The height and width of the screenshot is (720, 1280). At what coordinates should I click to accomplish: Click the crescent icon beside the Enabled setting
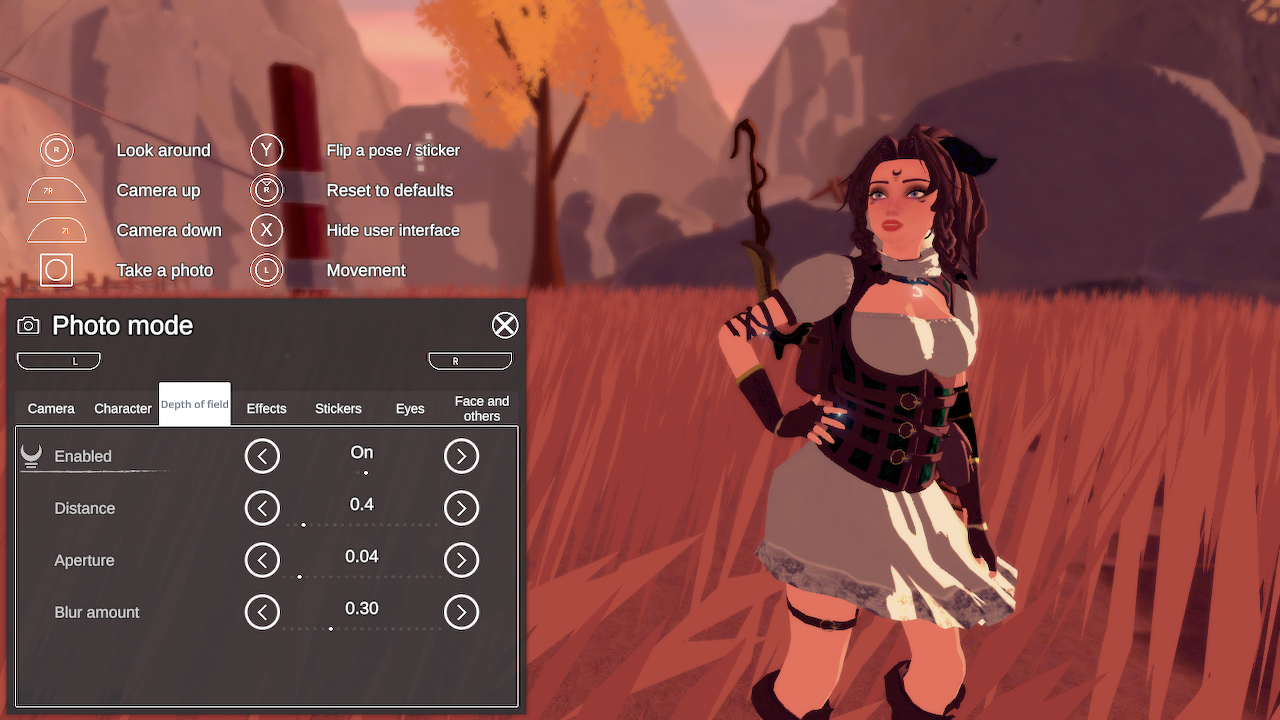30,453
